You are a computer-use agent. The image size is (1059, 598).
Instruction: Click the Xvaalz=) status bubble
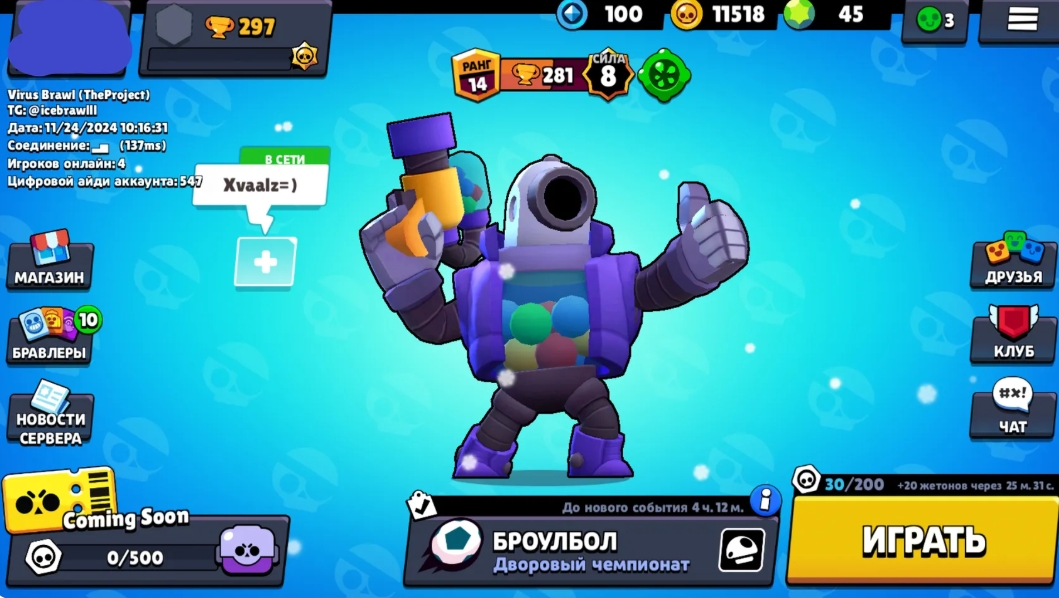pos(260,185)
